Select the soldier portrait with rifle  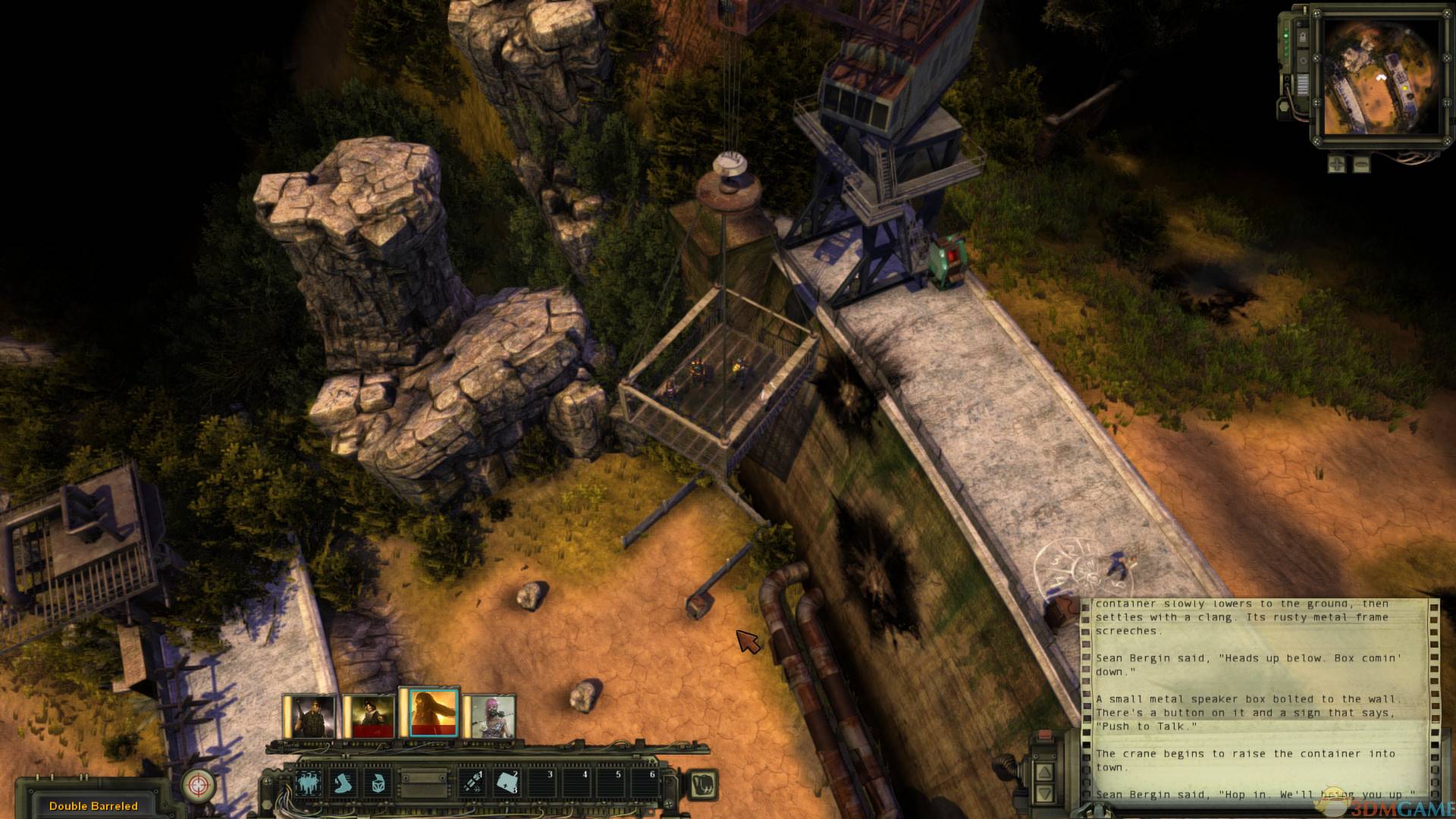click(309, 717)
